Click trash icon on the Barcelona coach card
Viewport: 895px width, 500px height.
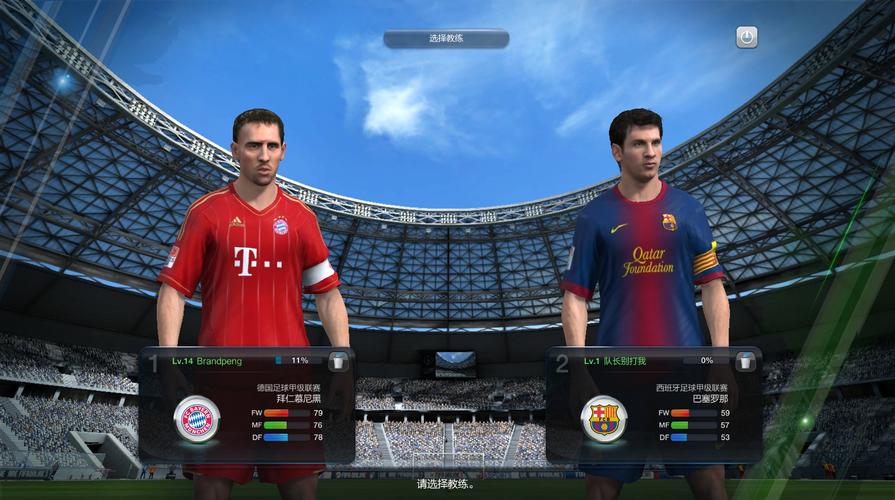[x=746, y=361]
